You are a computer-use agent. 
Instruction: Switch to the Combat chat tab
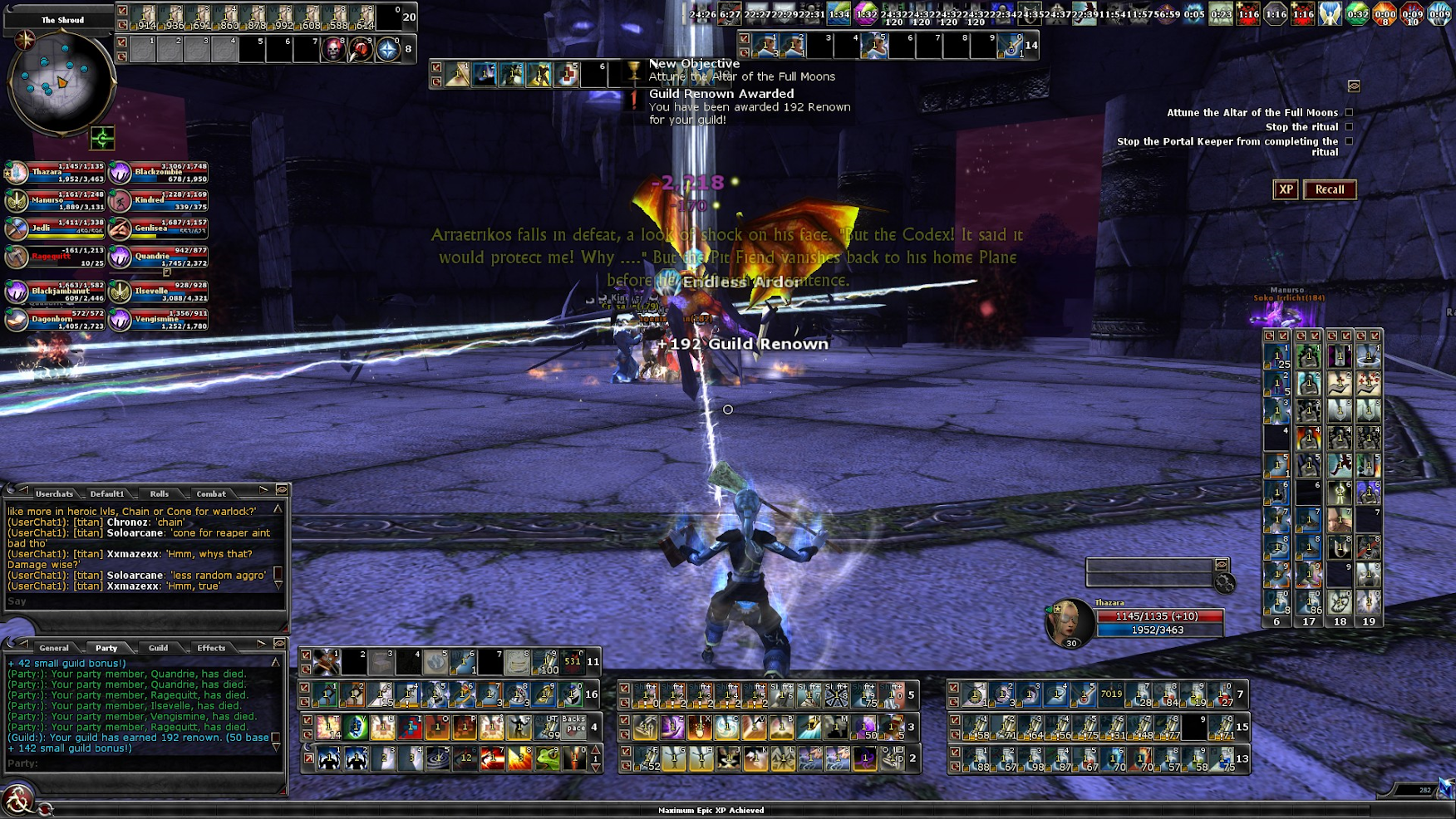pyautogui.click(x=211, y=493)
